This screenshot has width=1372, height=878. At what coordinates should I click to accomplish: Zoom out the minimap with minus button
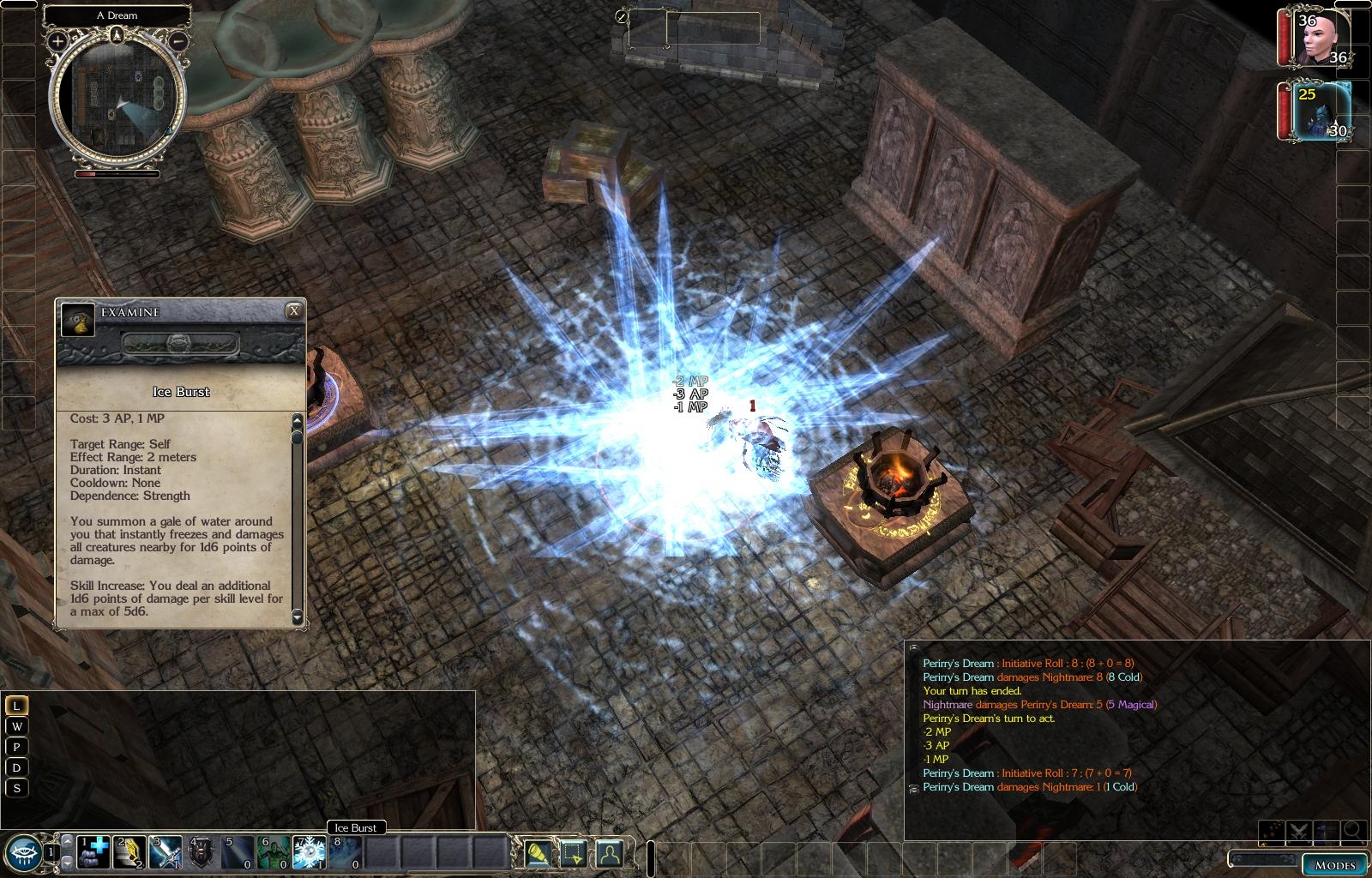(x=178, y=40)
